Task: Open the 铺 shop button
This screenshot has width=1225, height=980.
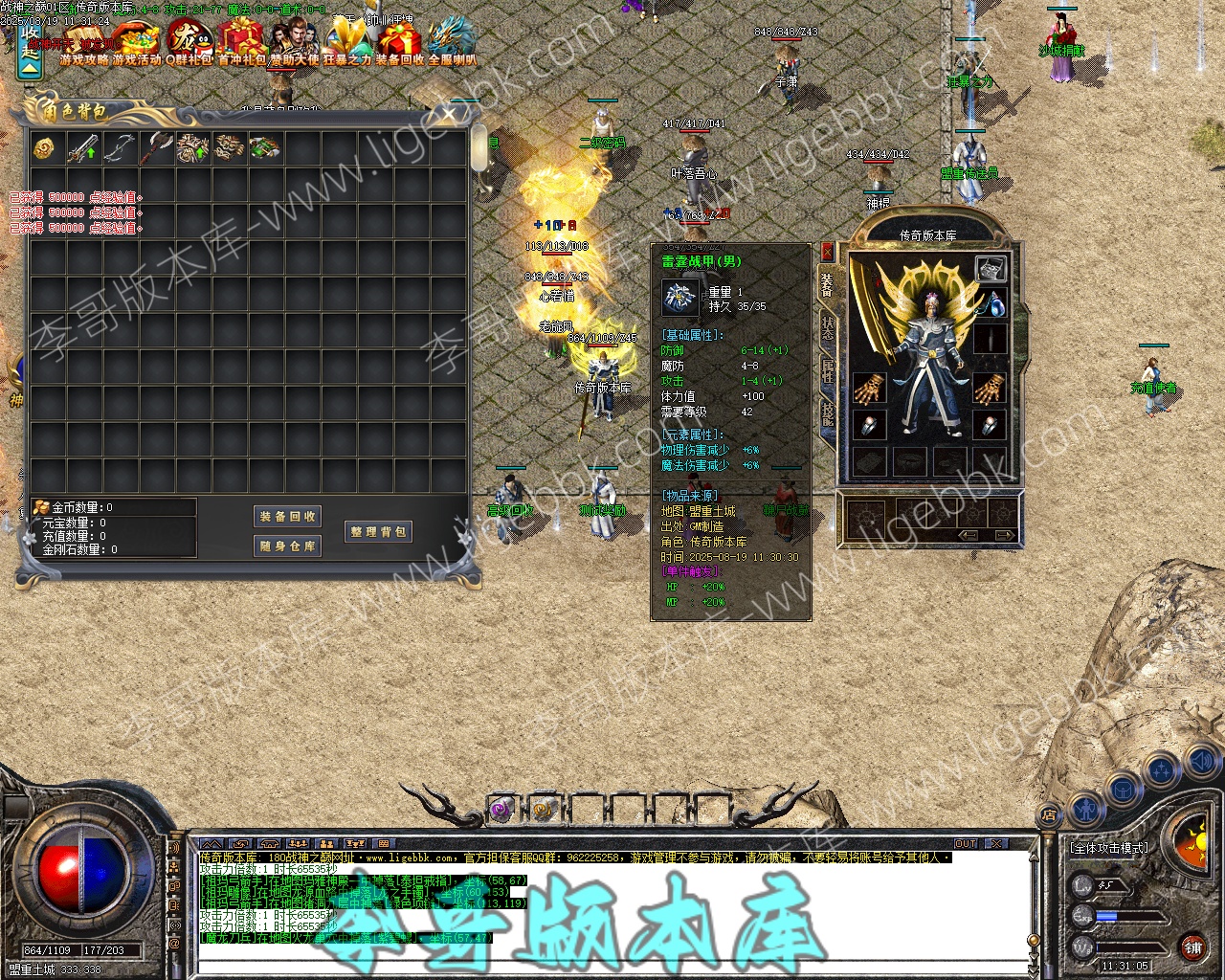Action: click(1192, 947)
